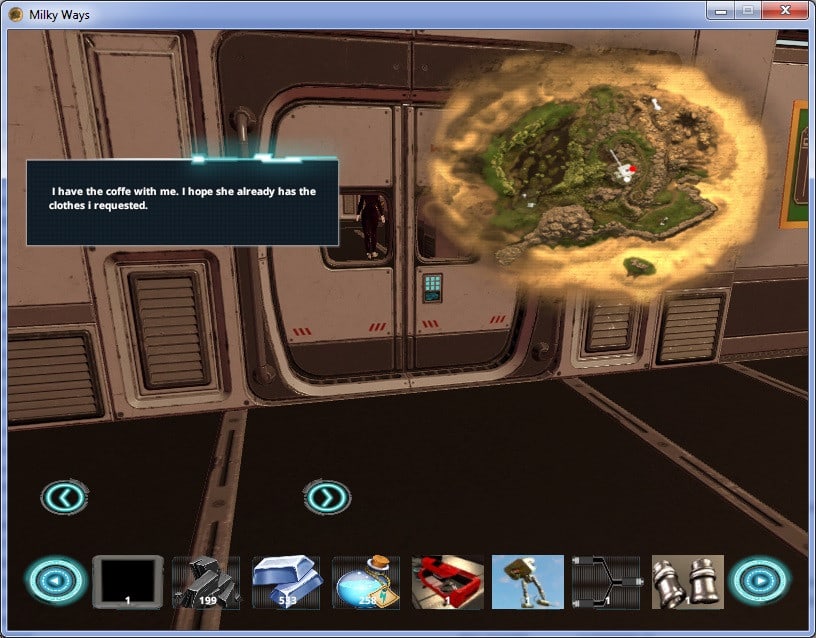Viewport: 816px width, 638px height.
Task: Turn view right with the right chevron
Action: (327, 496)
